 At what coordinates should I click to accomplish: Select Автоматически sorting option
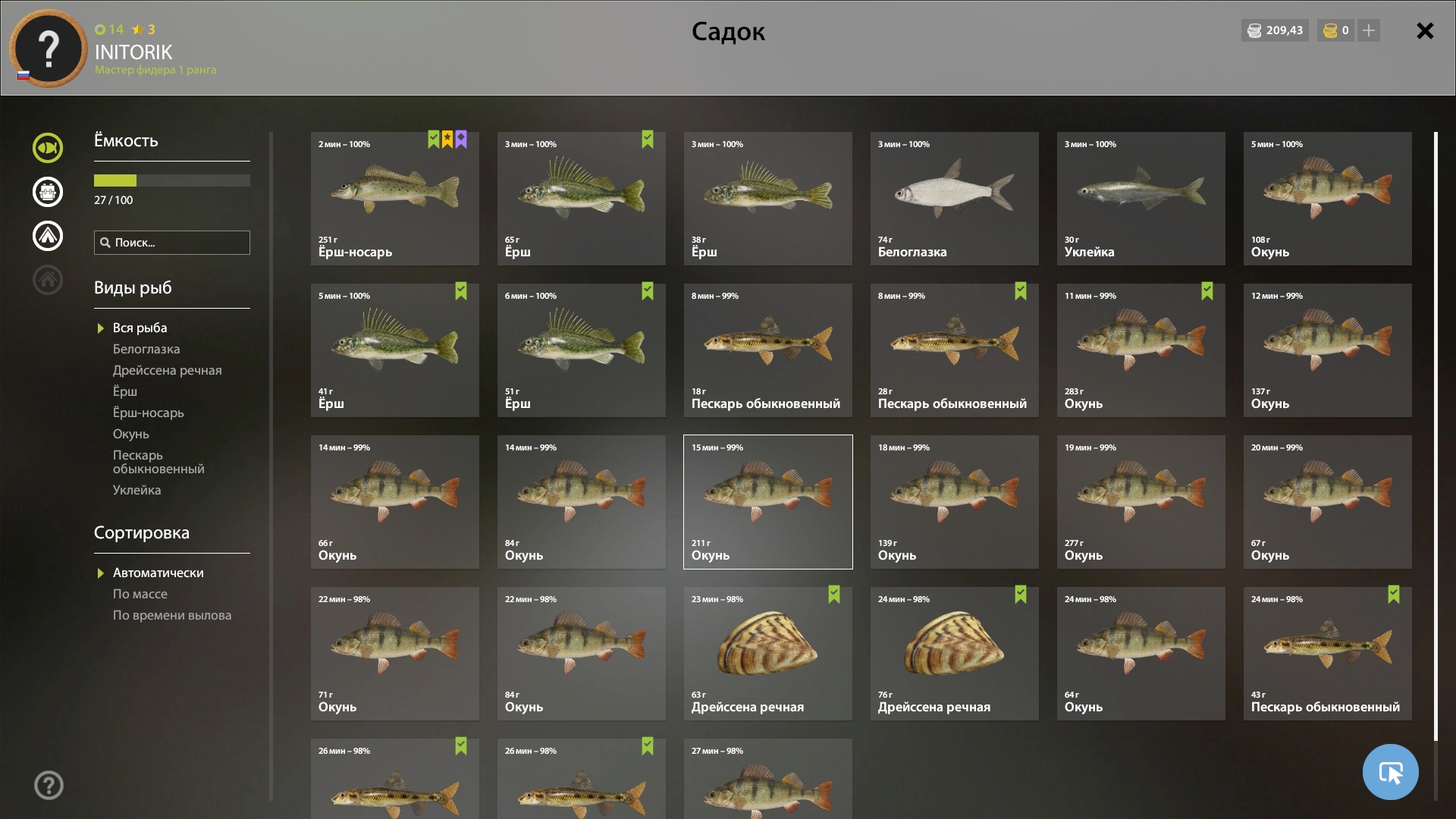(x=158, y=573)
